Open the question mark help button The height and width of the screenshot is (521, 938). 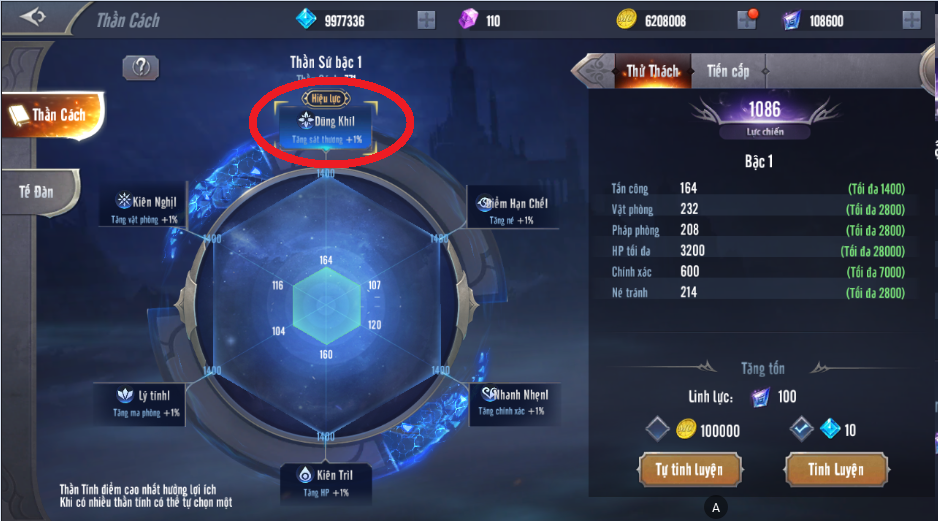click(x=141, y=67)
